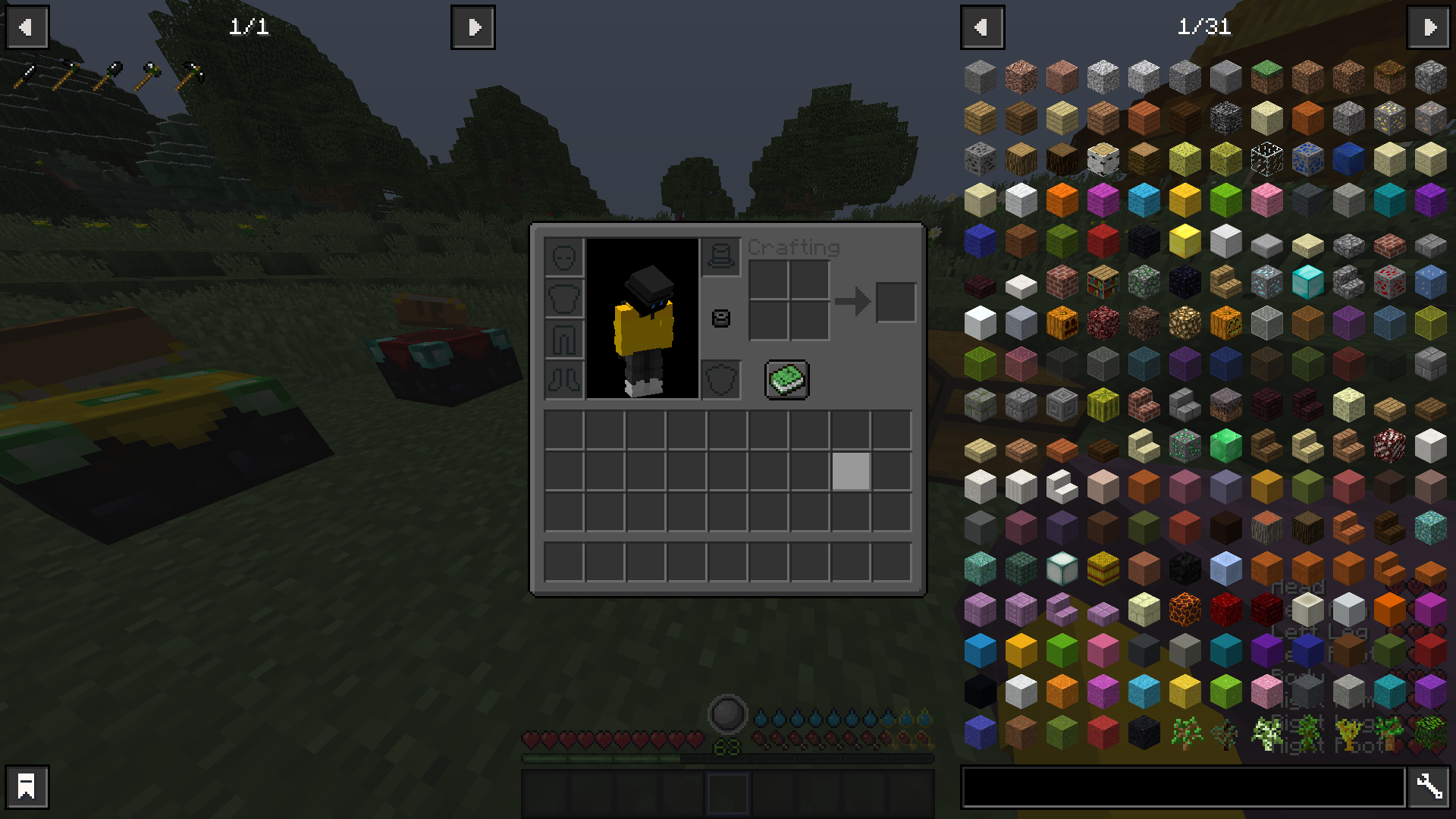The width and height of the screenshot is (1456, 819).
Task: Click the highlighted inventory slot
Action: click(x=850, y=472)
